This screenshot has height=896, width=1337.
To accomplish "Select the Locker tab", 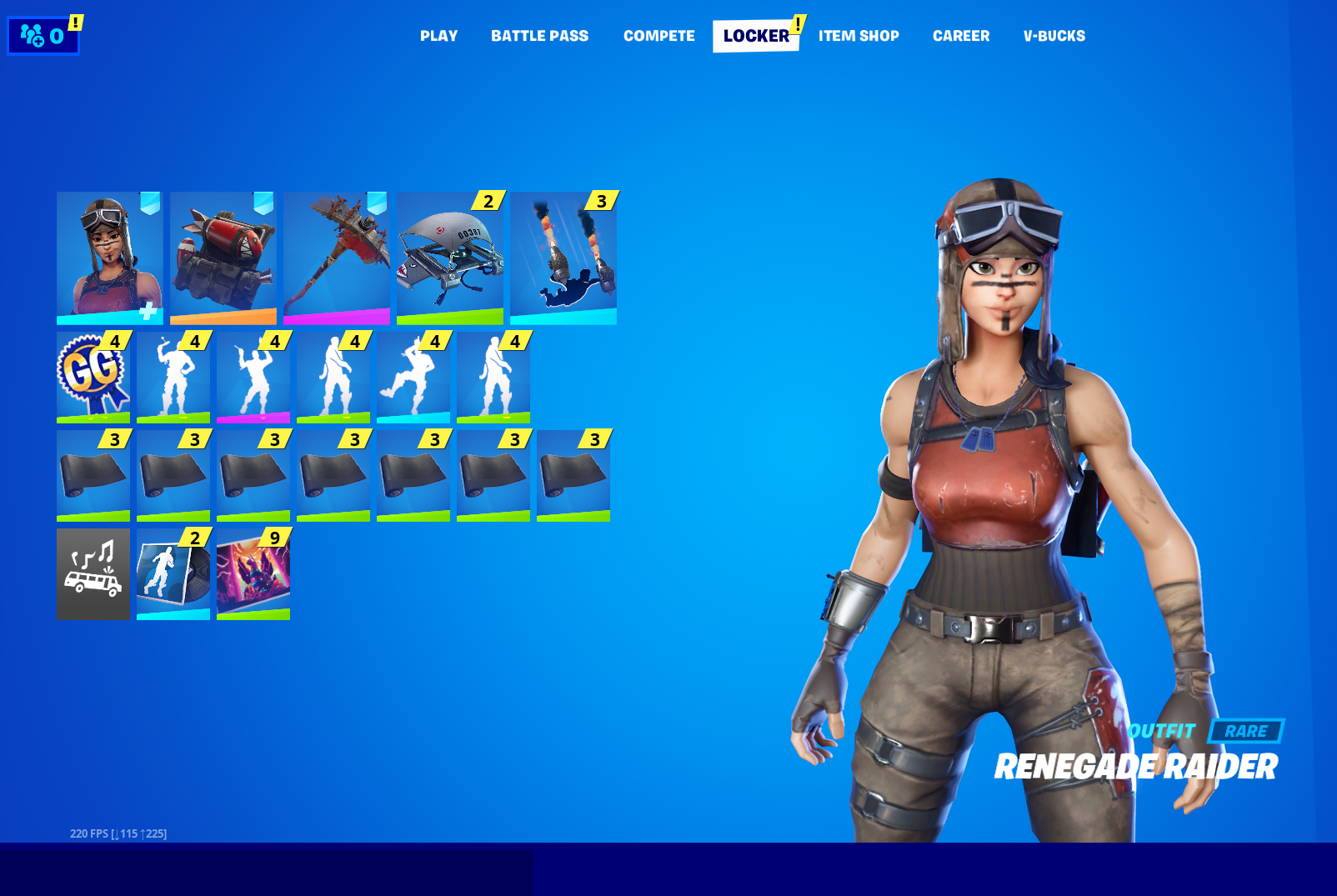I will click(755, 36).
